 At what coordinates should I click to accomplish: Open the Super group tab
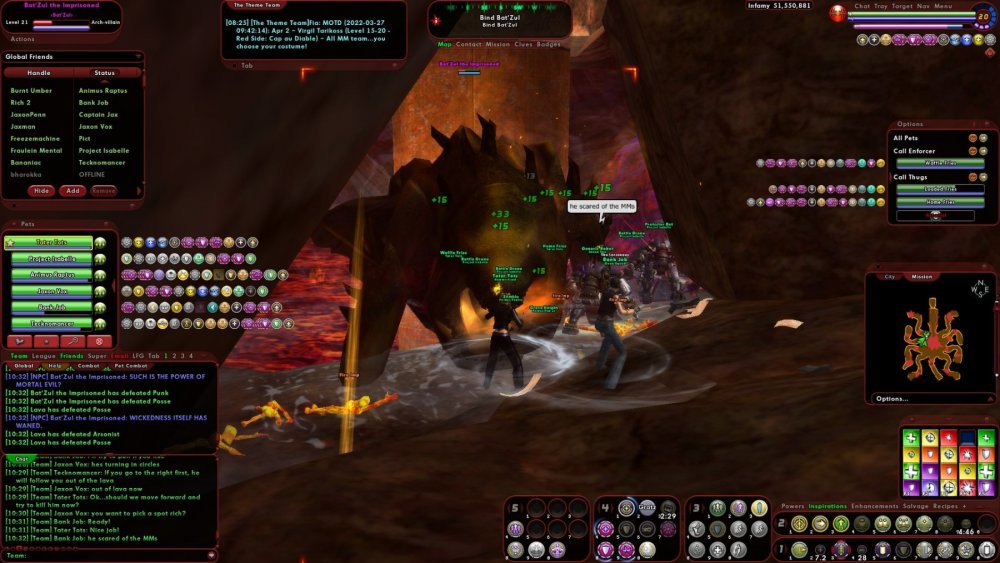tap(97, 356)
